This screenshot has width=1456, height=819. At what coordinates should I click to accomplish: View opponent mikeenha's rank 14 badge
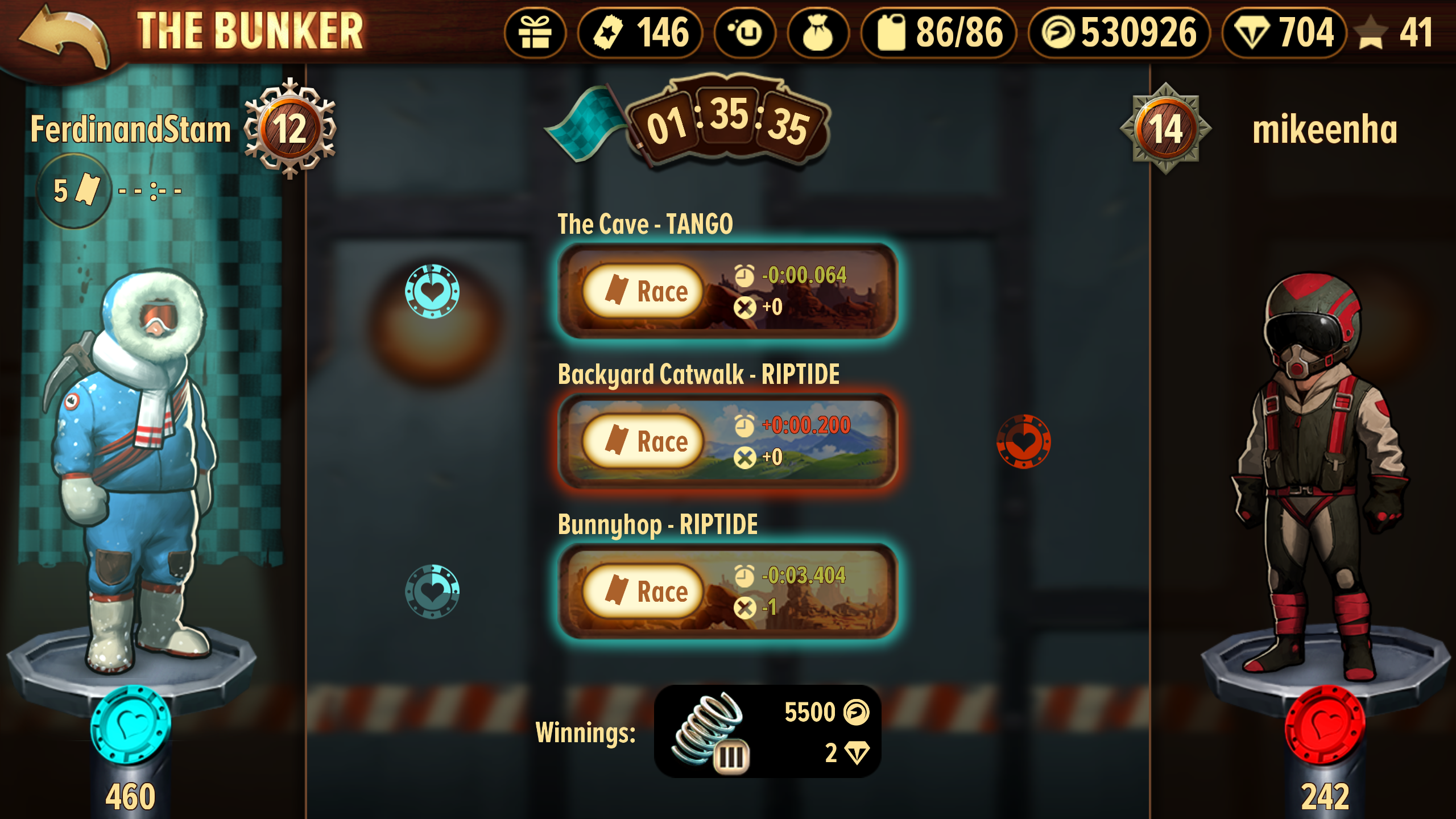[1166, 129]
